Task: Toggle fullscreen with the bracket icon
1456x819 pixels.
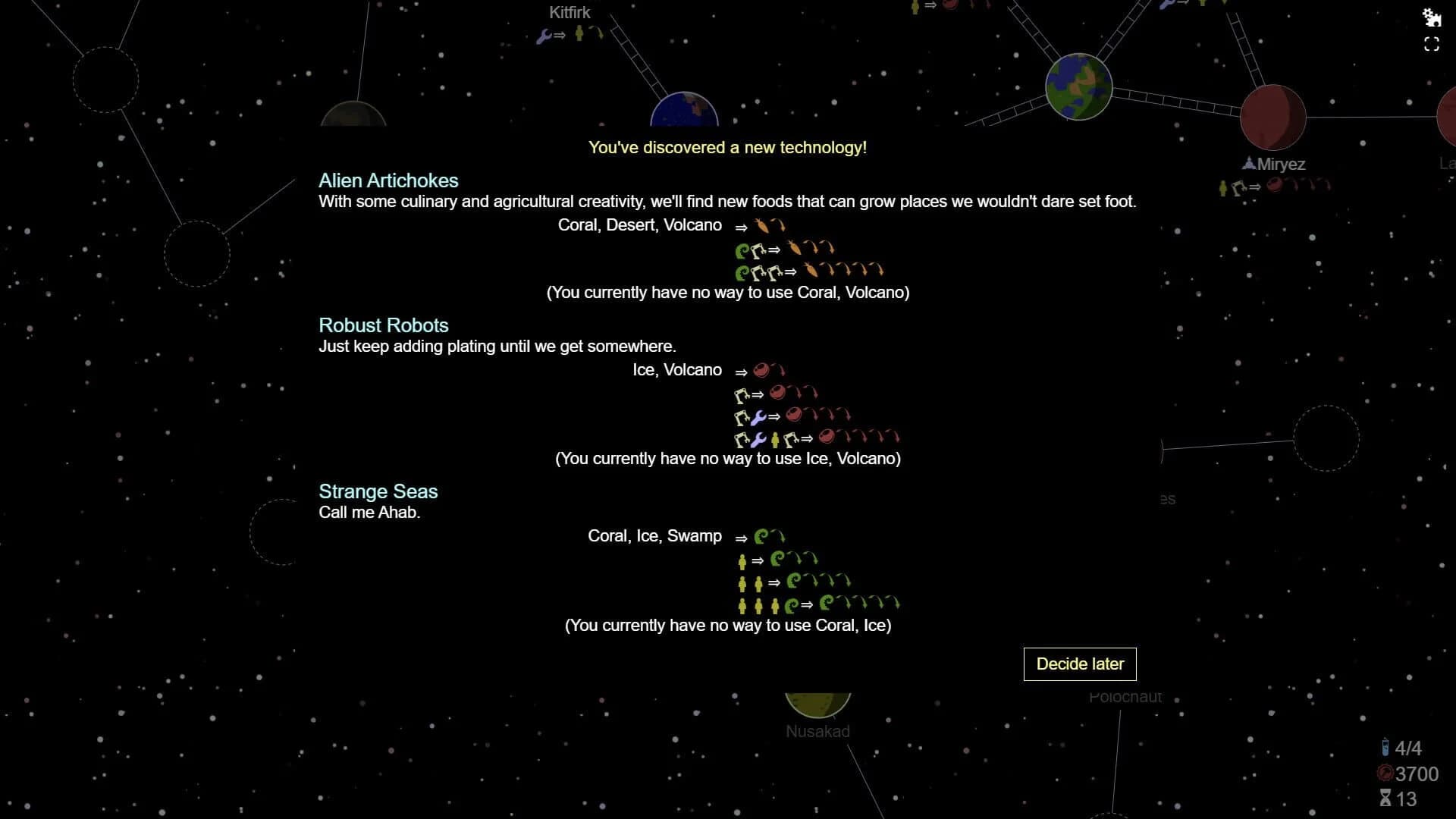Action: 1433,45
